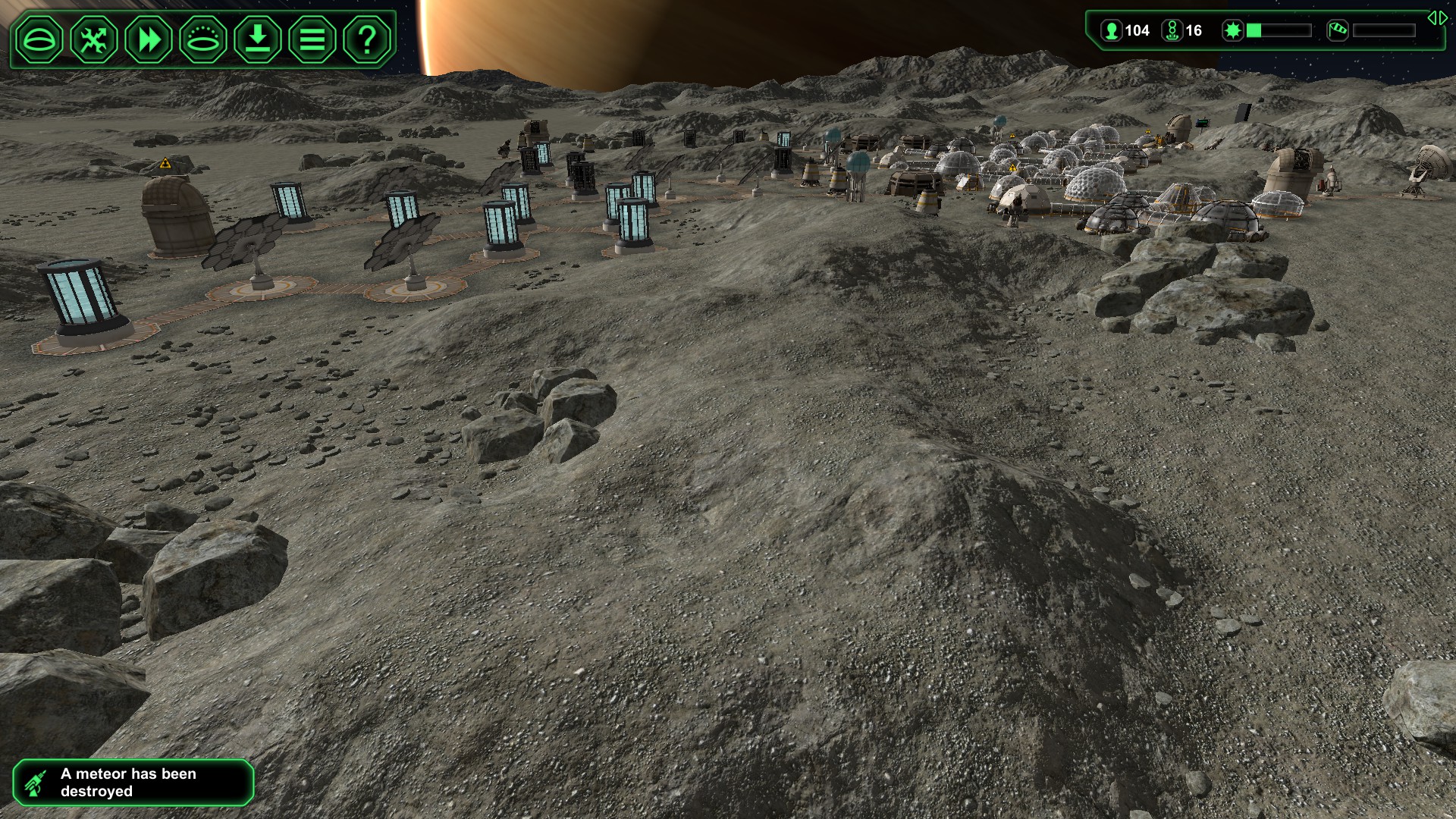Viewport: 1456px width, 819px height.
Task: Open the dome build menu
Action: (39, 39)
